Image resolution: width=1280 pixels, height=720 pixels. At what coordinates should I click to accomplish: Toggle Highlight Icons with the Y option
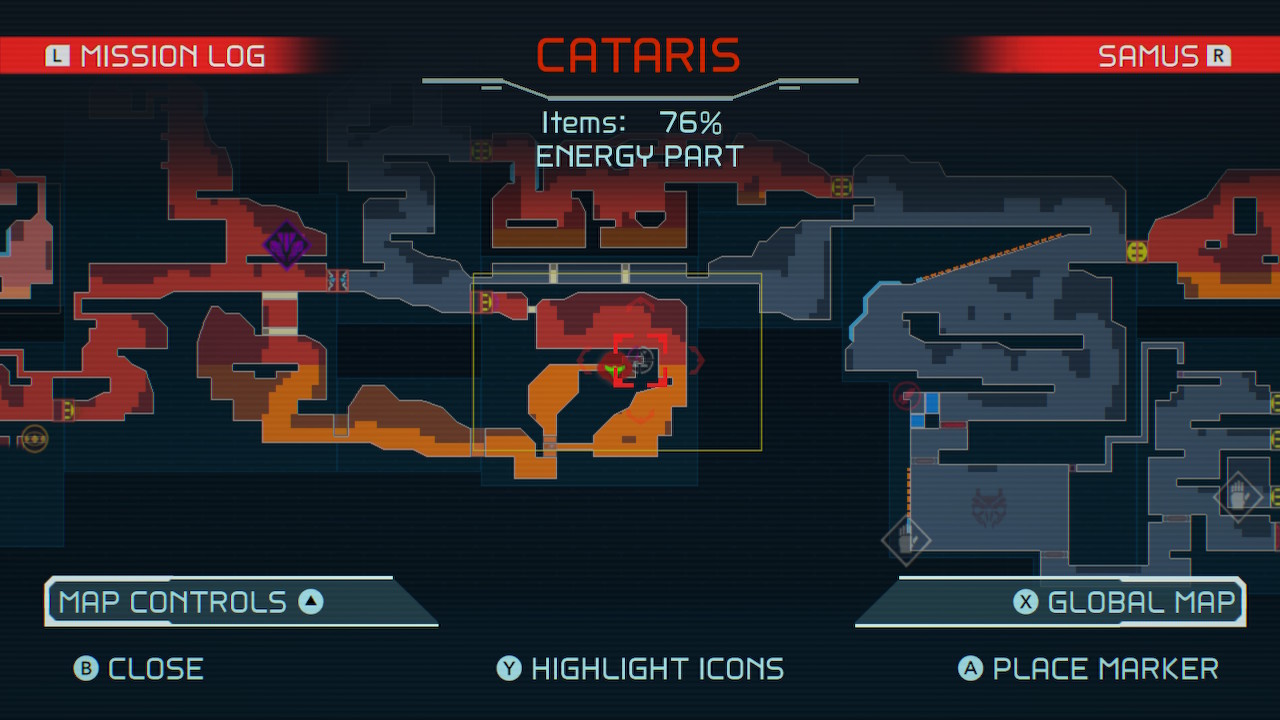click(640, 668)
